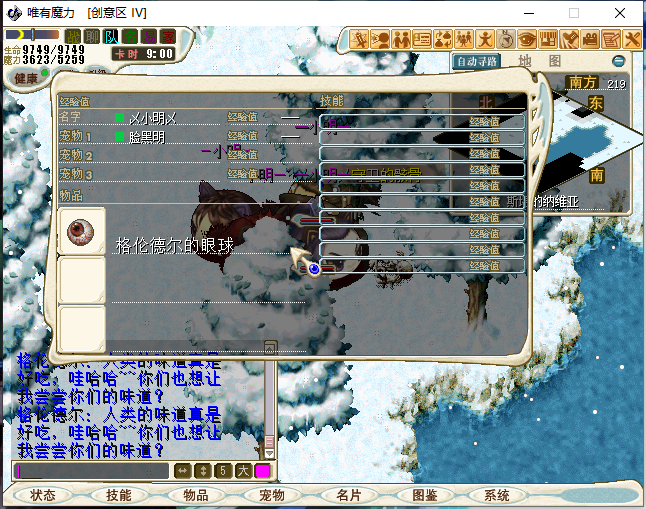Image resolution: width=646 pixels, height=509 pixels.
Task: Open the 名片 name card menu
Action: tap(348, 495)
